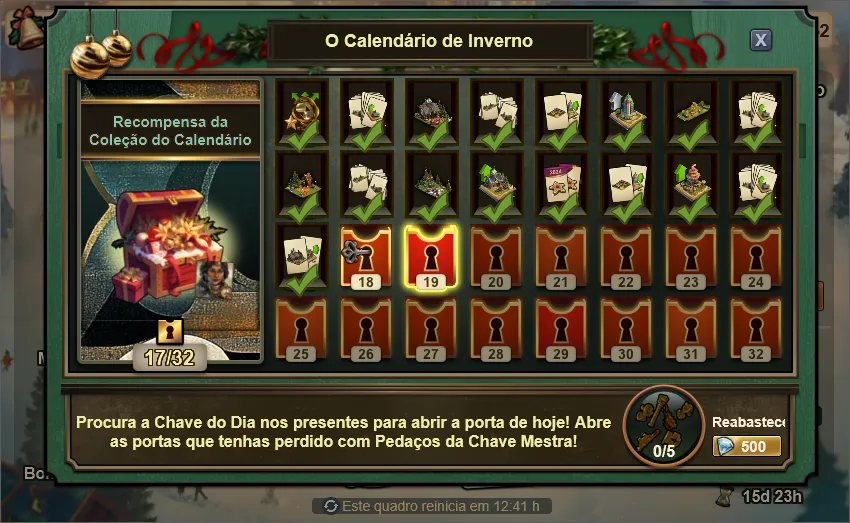The width and height of the screenshot is (850, 523).
Task: Open the highlighted door 19
Action: [x=431, y=254]
